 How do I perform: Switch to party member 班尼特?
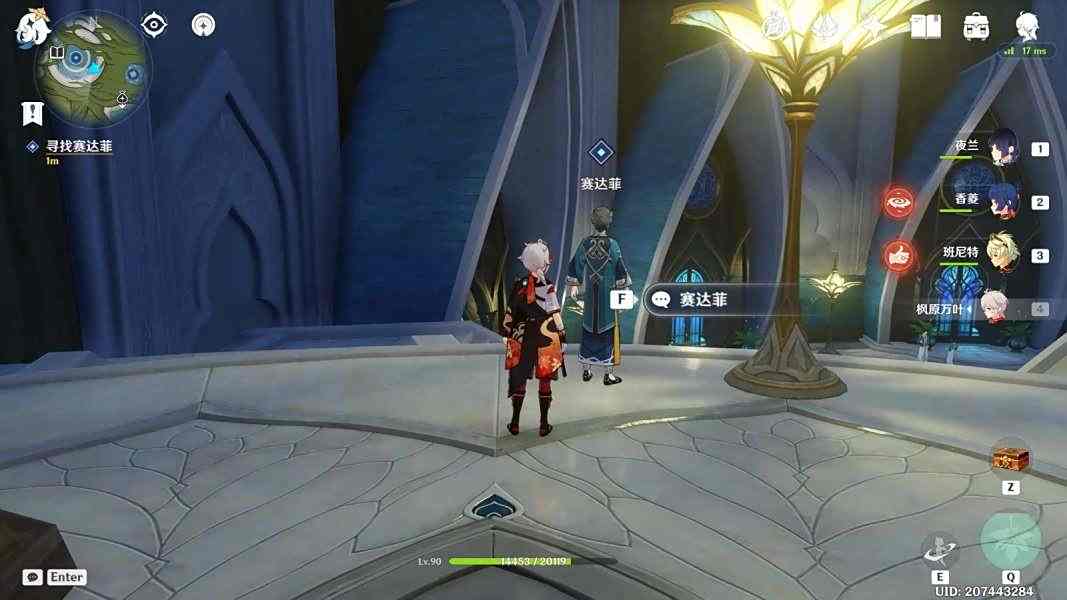tap(1002, 253)
